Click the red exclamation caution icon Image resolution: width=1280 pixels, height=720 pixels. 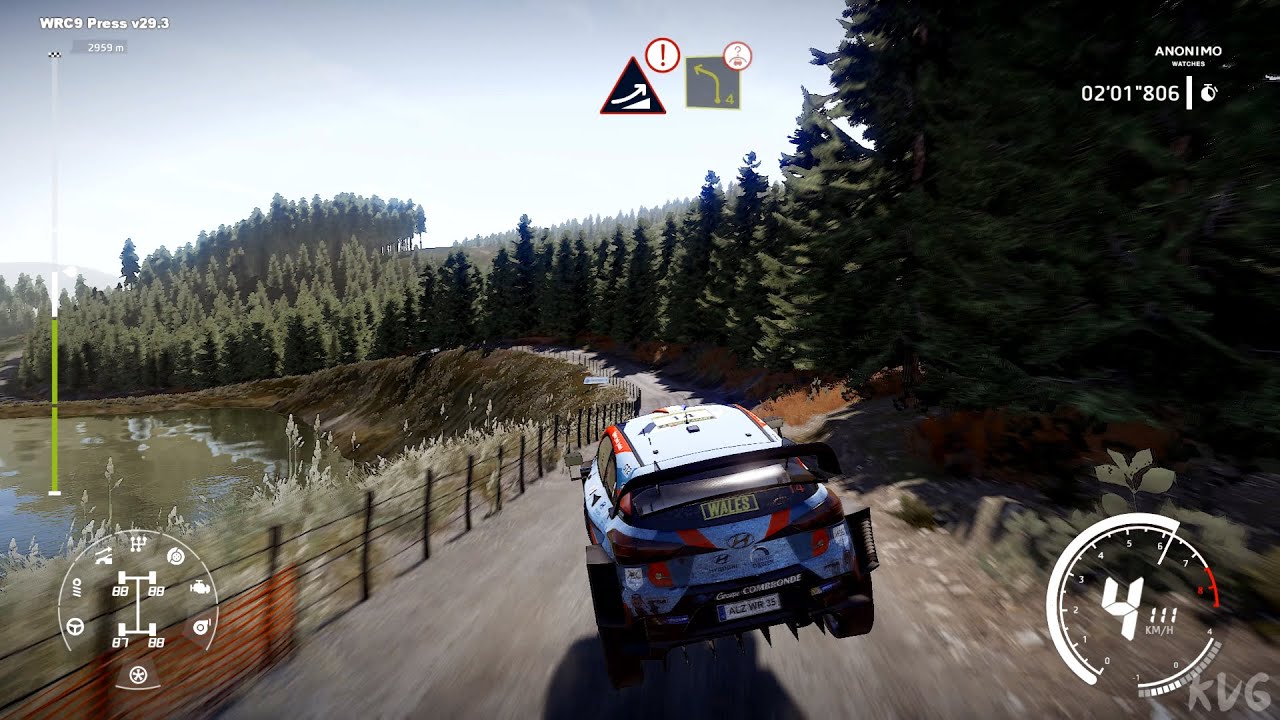662,55
